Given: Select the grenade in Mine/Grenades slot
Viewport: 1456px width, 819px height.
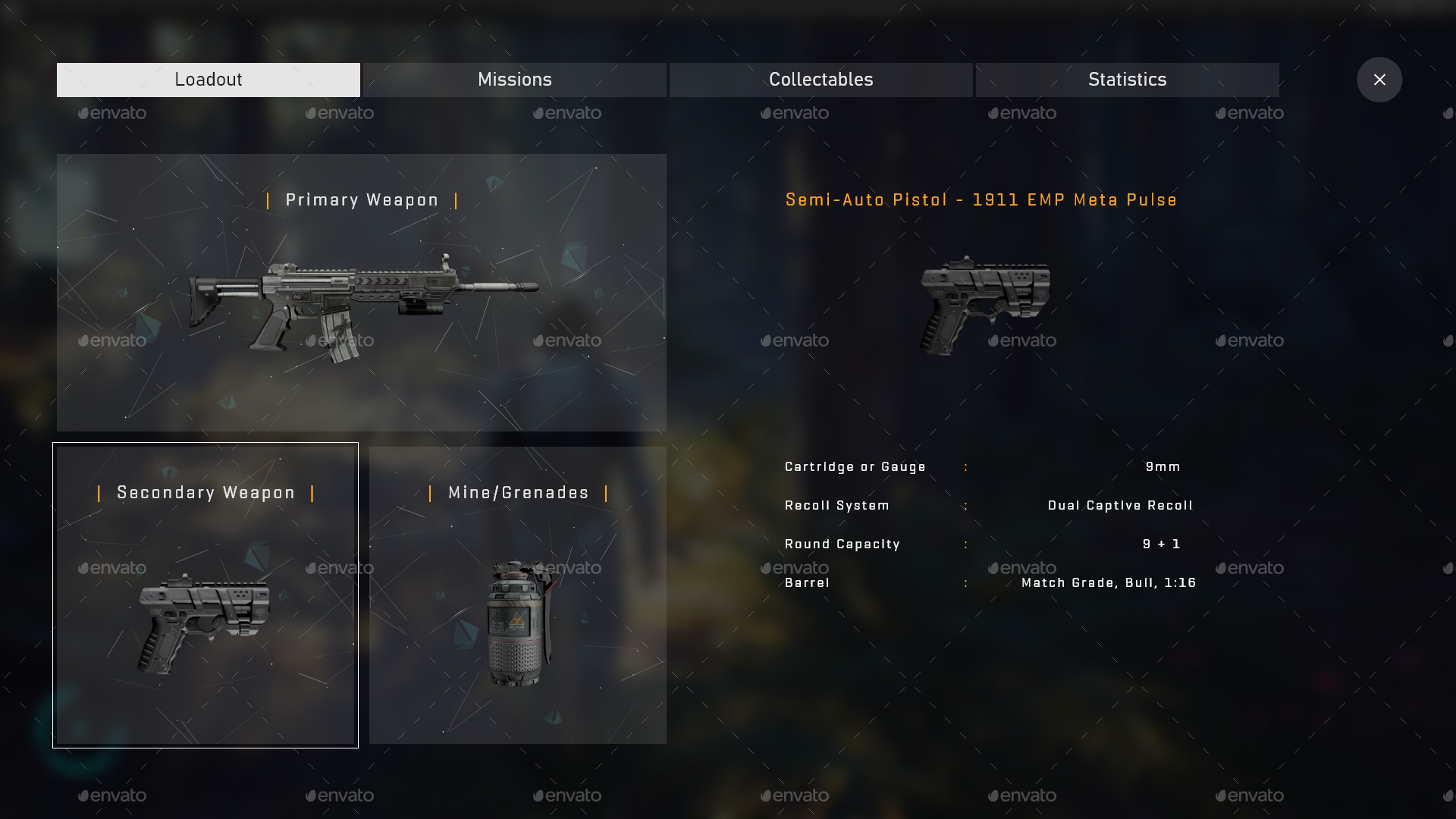Looking at the screenshot, I should [518, 622].
